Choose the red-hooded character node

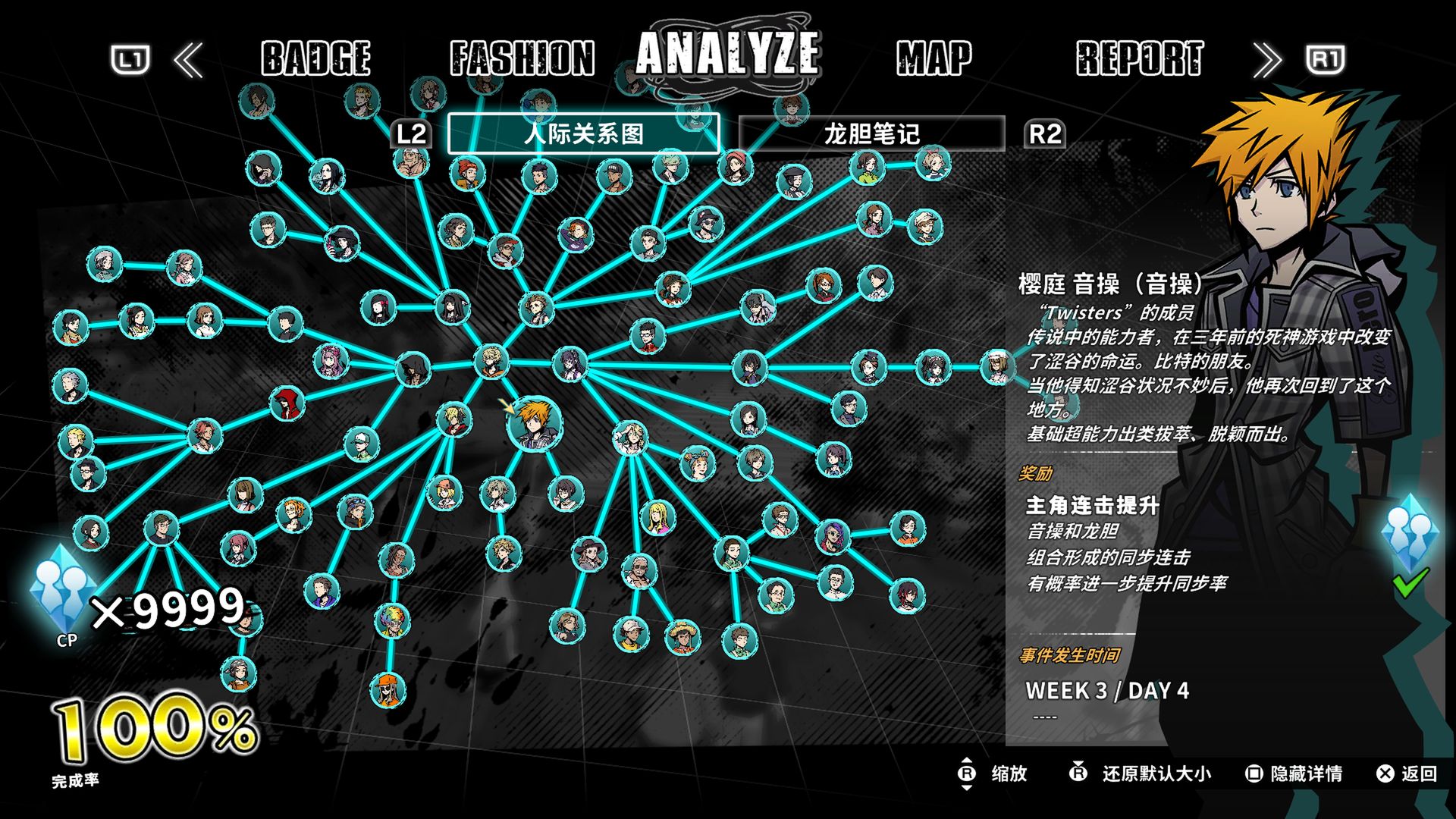pos(287,403)
